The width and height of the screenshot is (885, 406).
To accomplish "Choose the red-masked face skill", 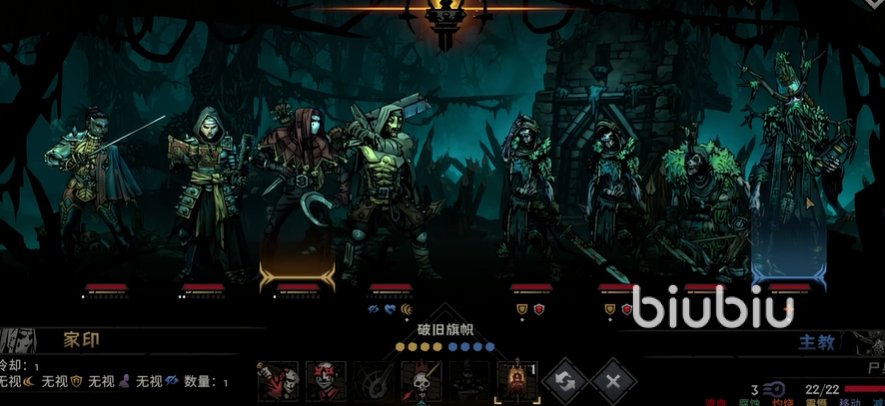I will click(x=325, y=381).
